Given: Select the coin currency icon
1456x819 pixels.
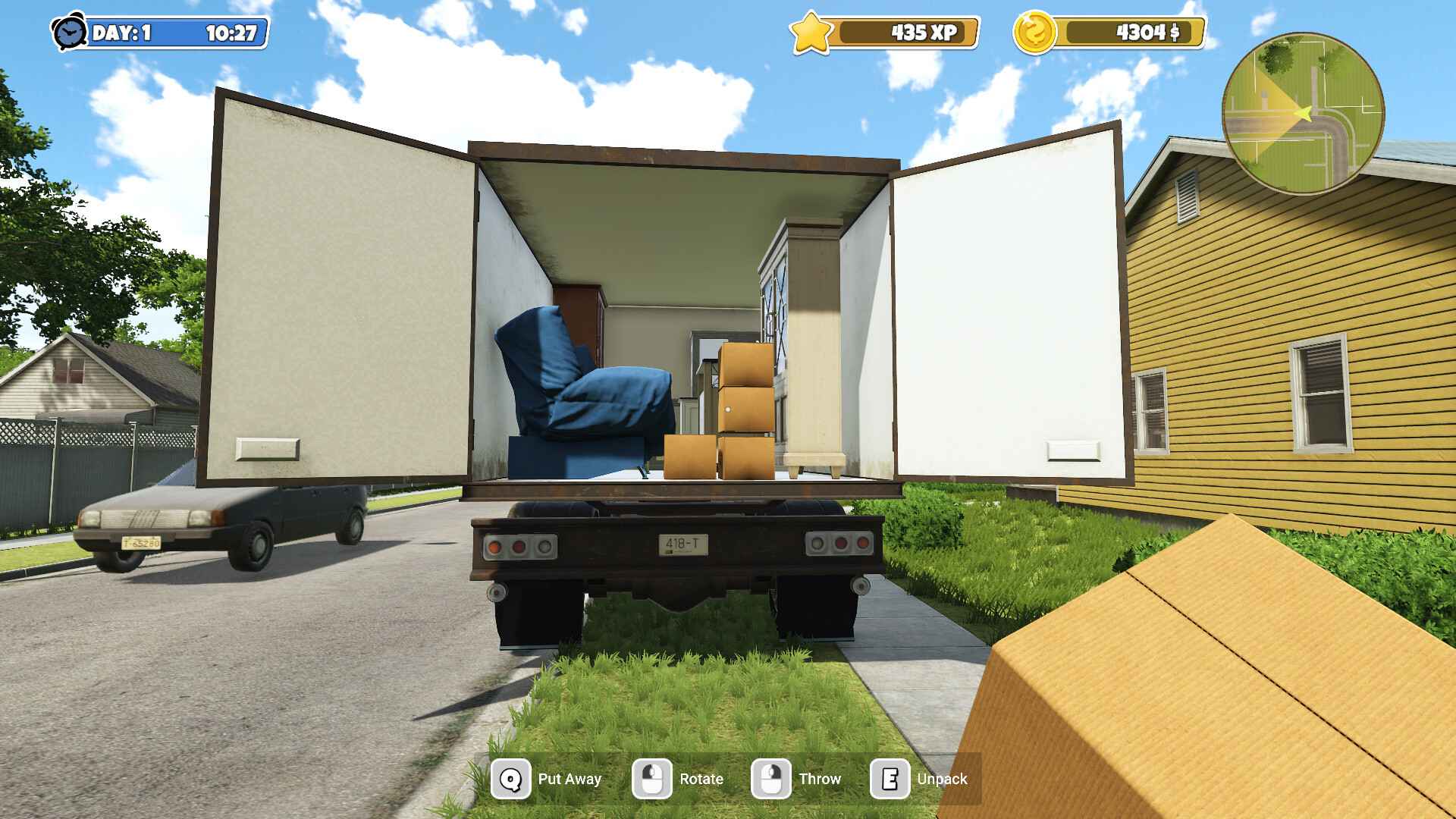Looking at the screenshot, I should [1036, 32].
